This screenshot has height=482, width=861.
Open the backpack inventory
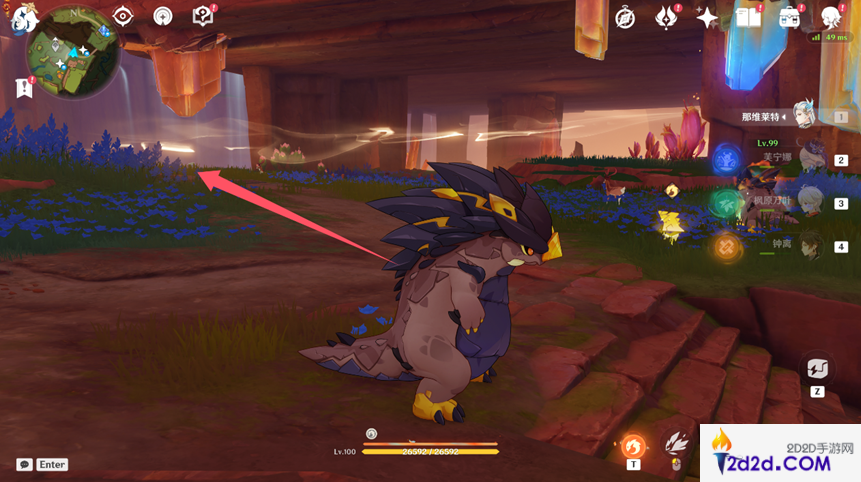coord(790,17)
